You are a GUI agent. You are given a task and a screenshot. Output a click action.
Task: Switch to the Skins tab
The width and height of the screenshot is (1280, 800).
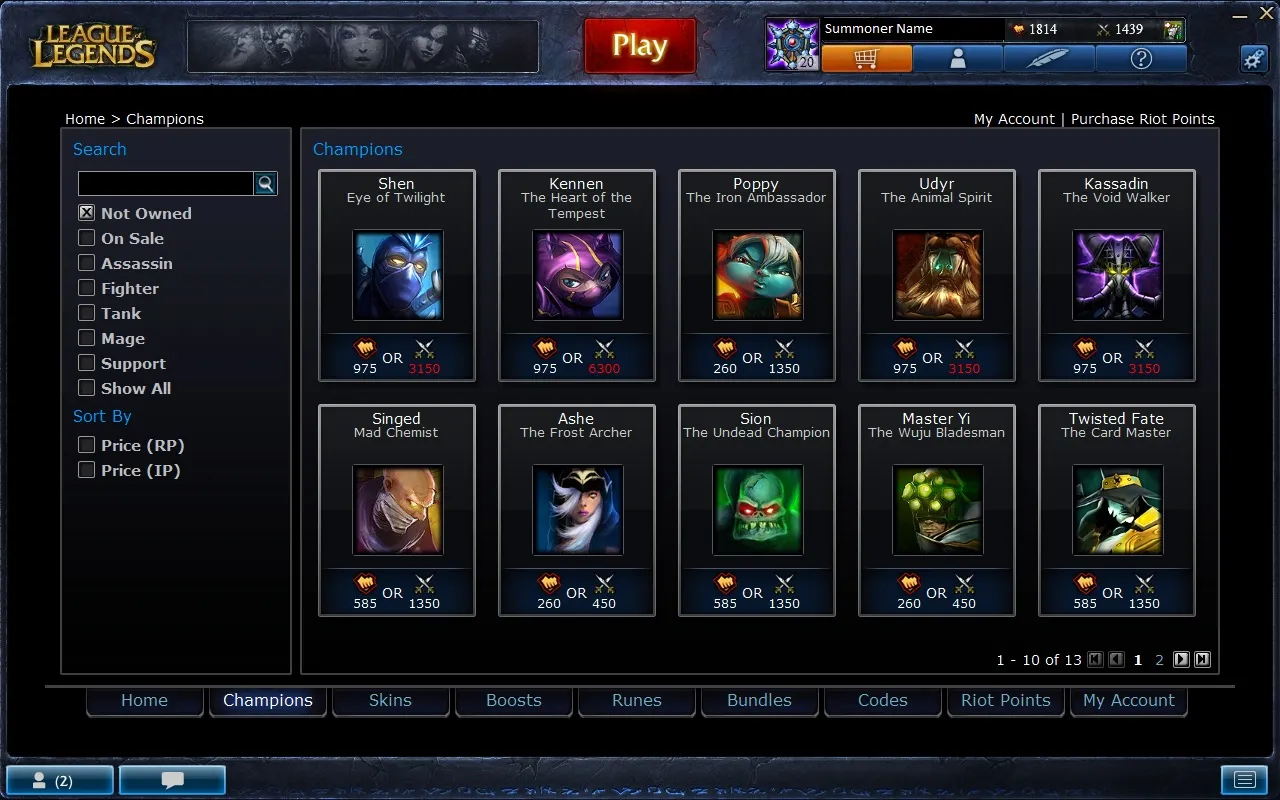[390, 701]
